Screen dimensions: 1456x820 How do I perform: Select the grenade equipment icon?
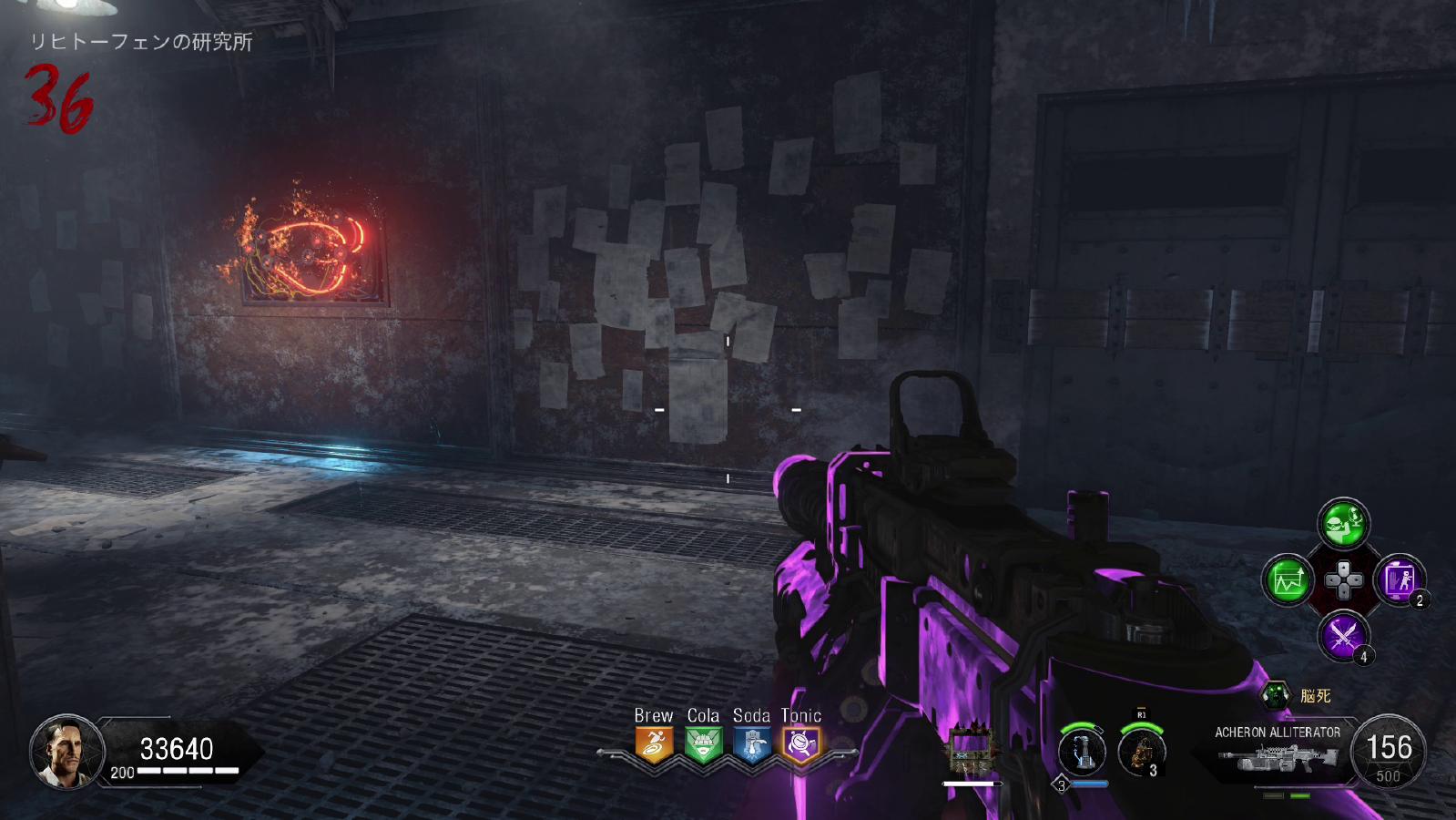[x=1140, y=753]
